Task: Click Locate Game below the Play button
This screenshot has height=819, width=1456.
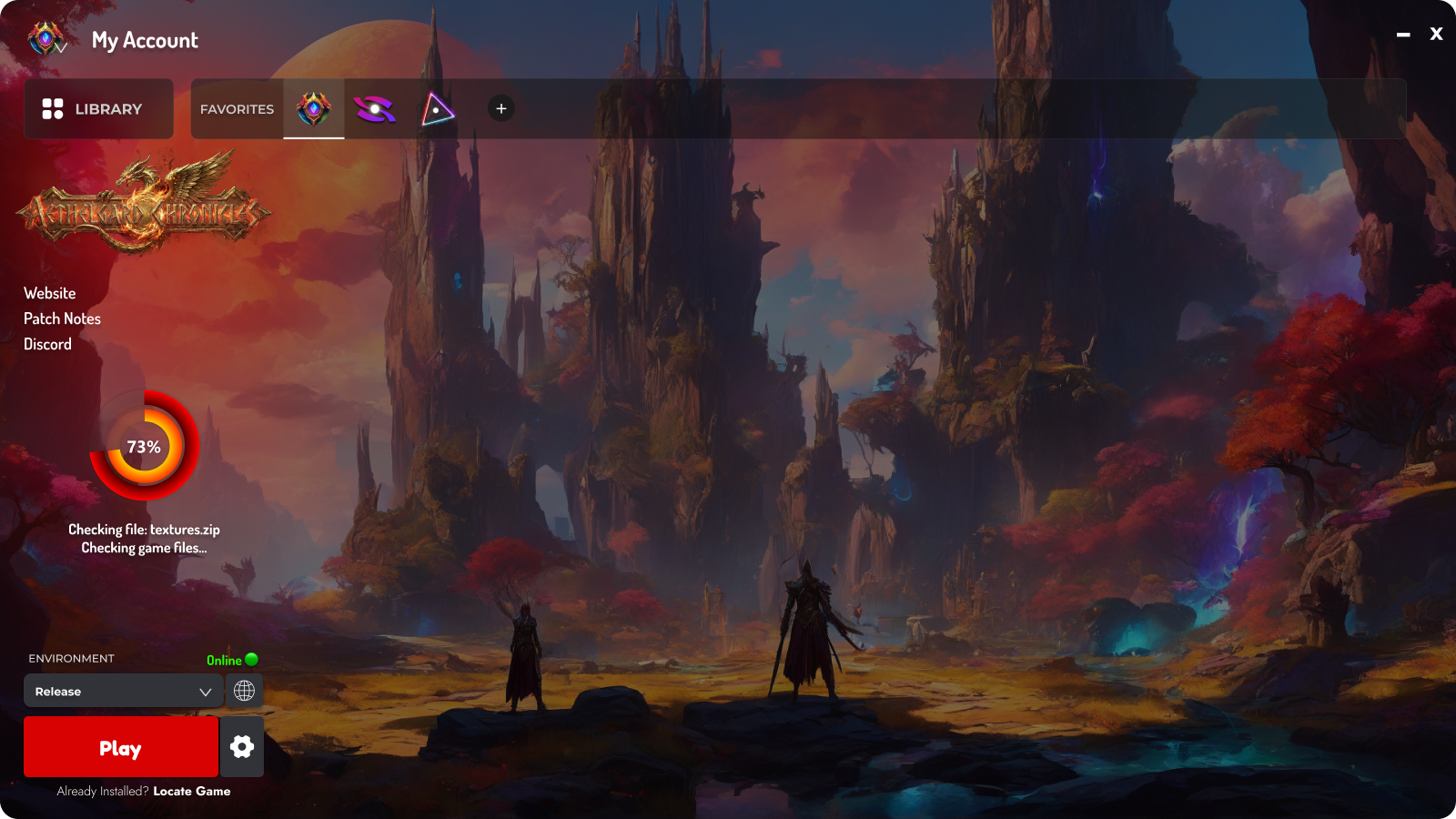Action: 191,791
